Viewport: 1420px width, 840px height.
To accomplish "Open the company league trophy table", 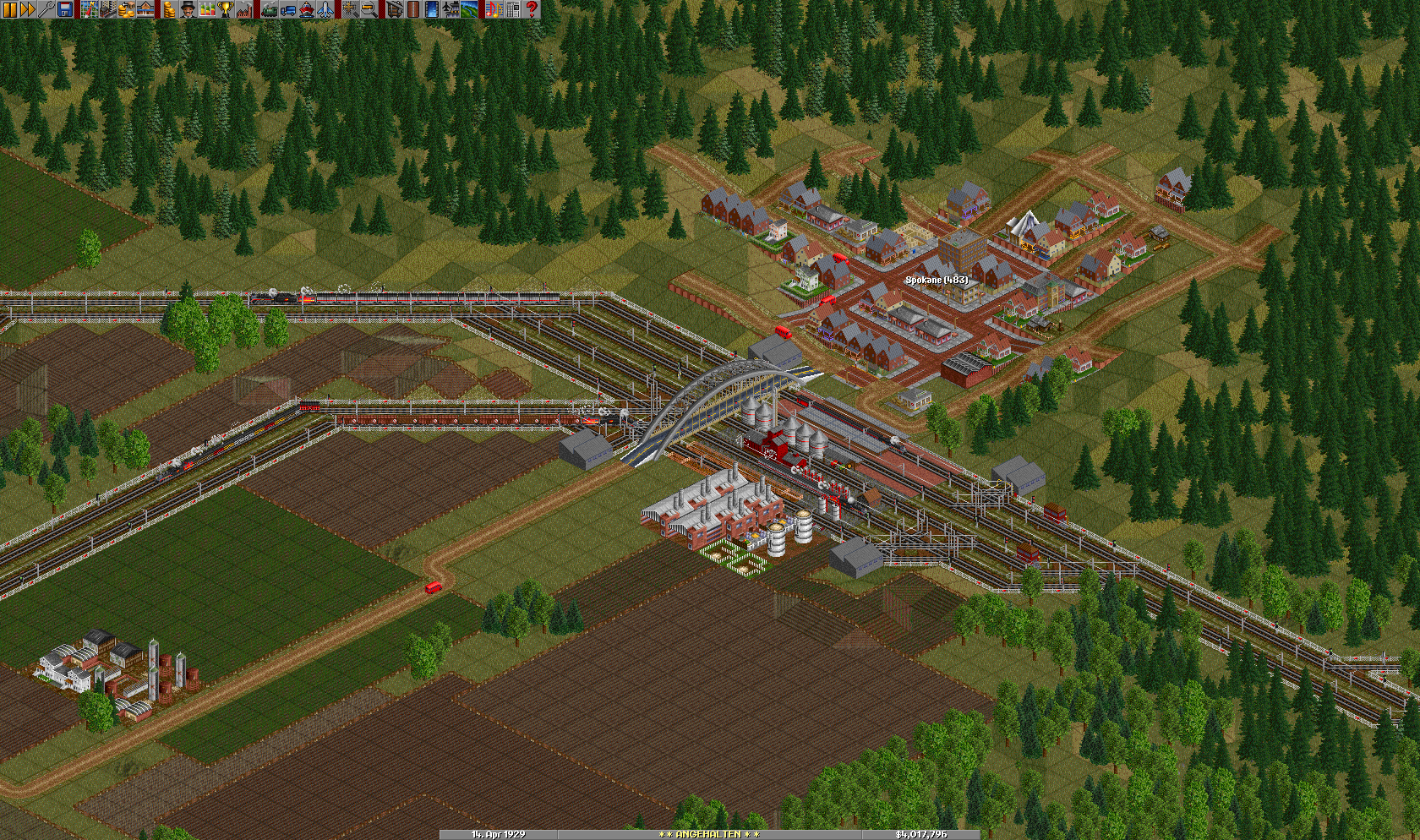I will [x=226, y=9].
